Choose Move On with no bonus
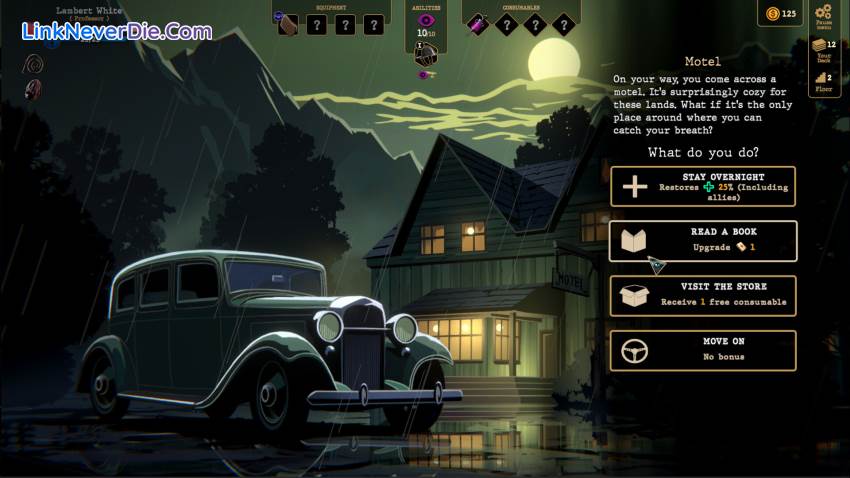 tap(703, 351)
